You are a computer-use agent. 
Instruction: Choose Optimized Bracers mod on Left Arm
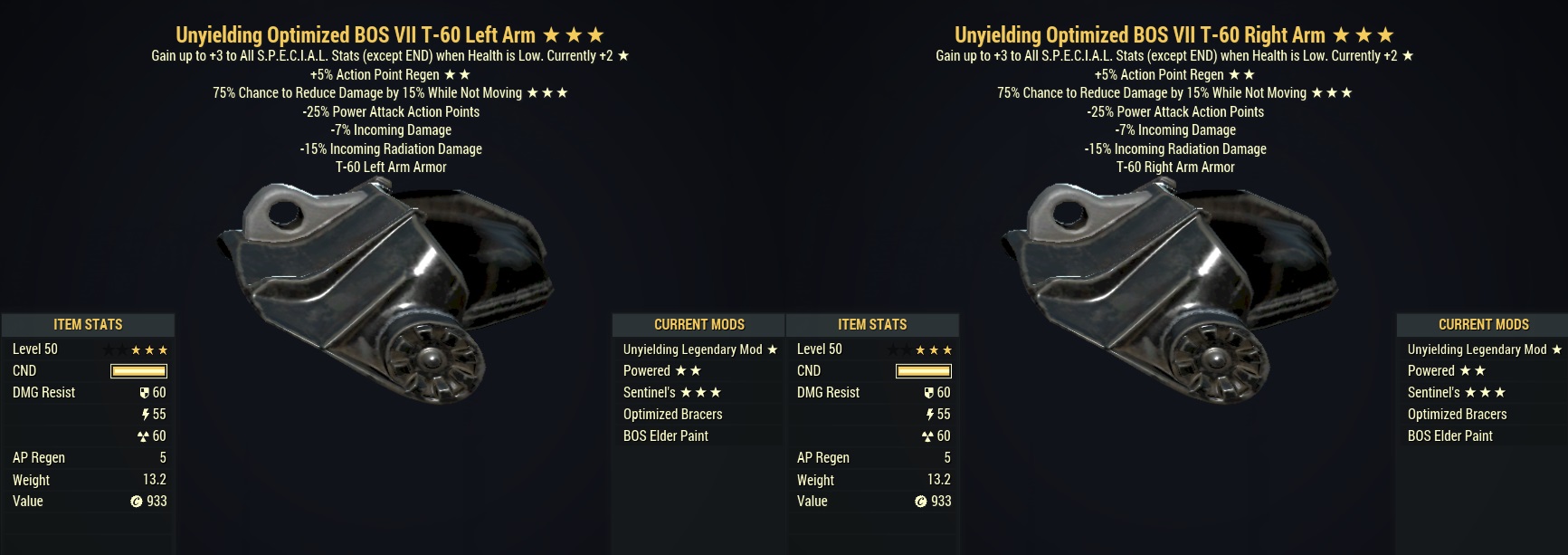pyautogui.click(x=672, y=414)
